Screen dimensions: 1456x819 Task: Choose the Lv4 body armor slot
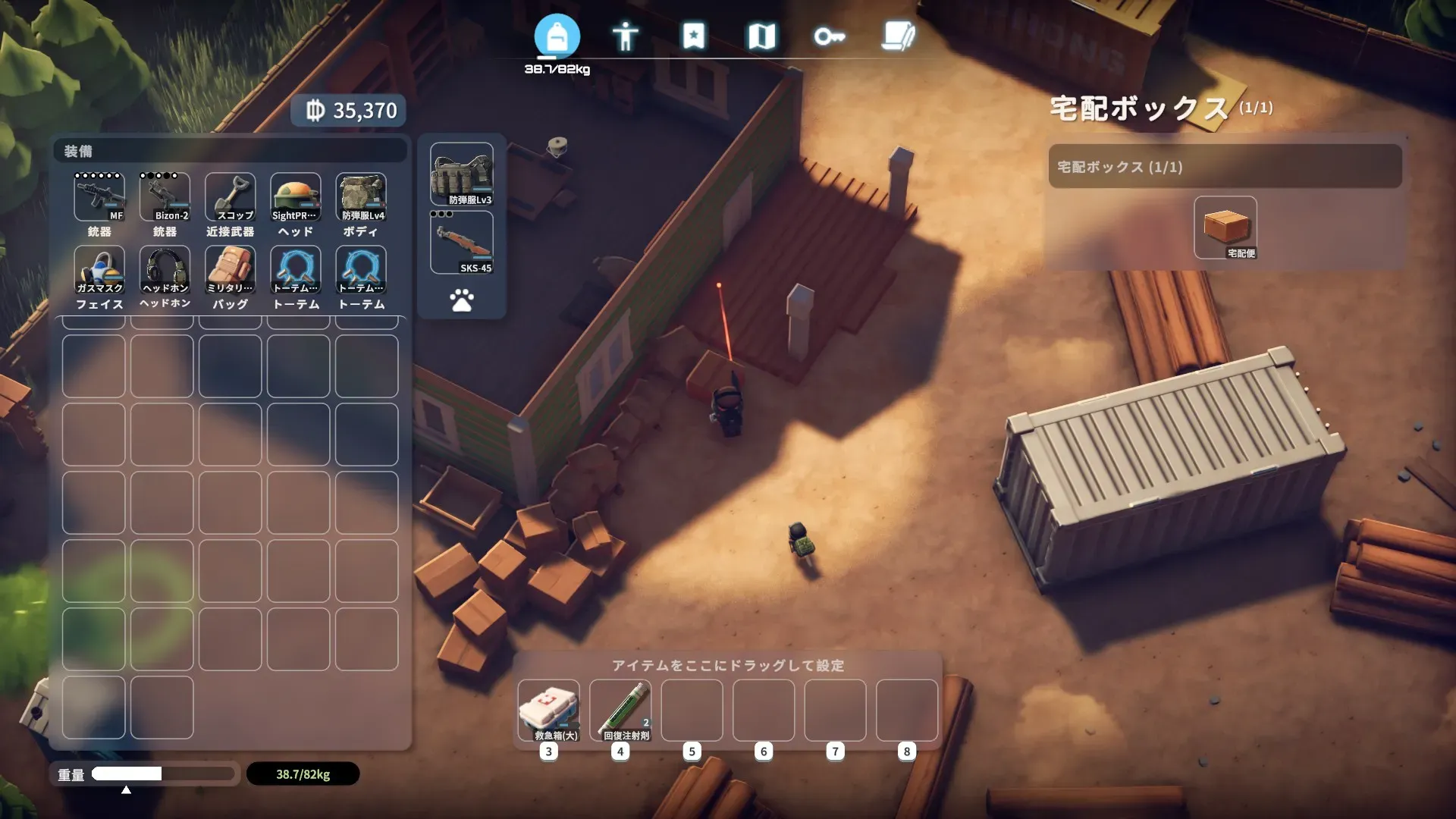point(361,197)
